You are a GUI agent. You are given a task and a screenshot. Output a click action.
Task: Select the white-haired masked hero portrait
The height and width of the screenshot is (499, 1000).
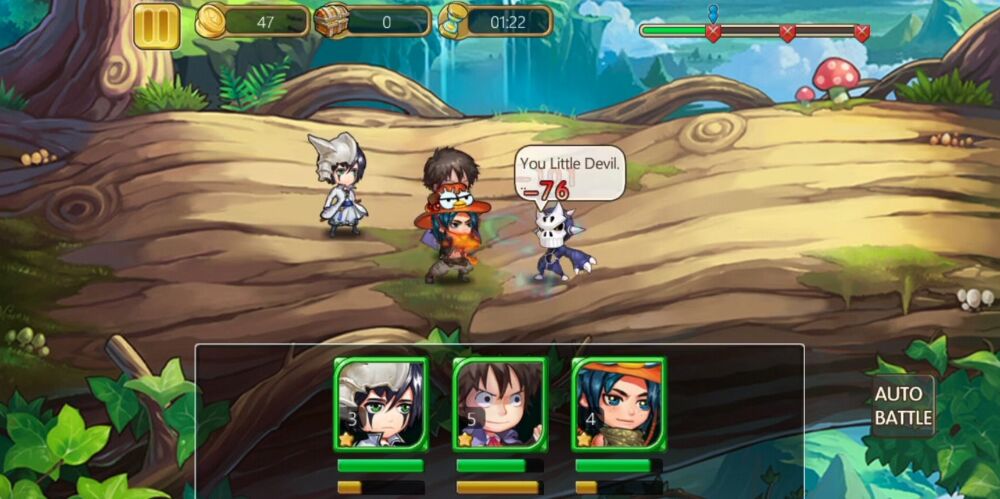click(x=381, y=402)
